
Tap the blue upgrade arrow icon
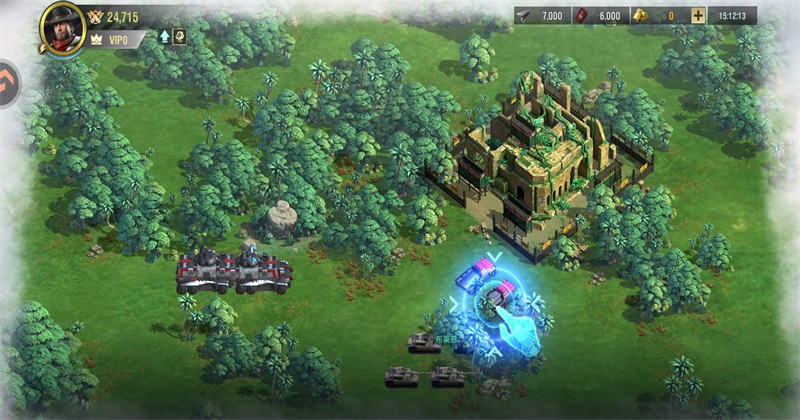164,37
